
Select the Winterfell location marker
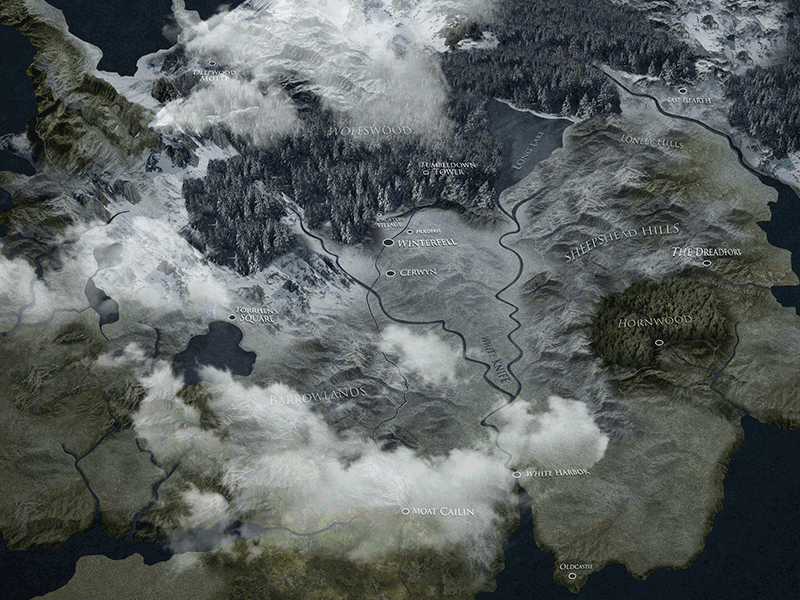pos(388,242)
